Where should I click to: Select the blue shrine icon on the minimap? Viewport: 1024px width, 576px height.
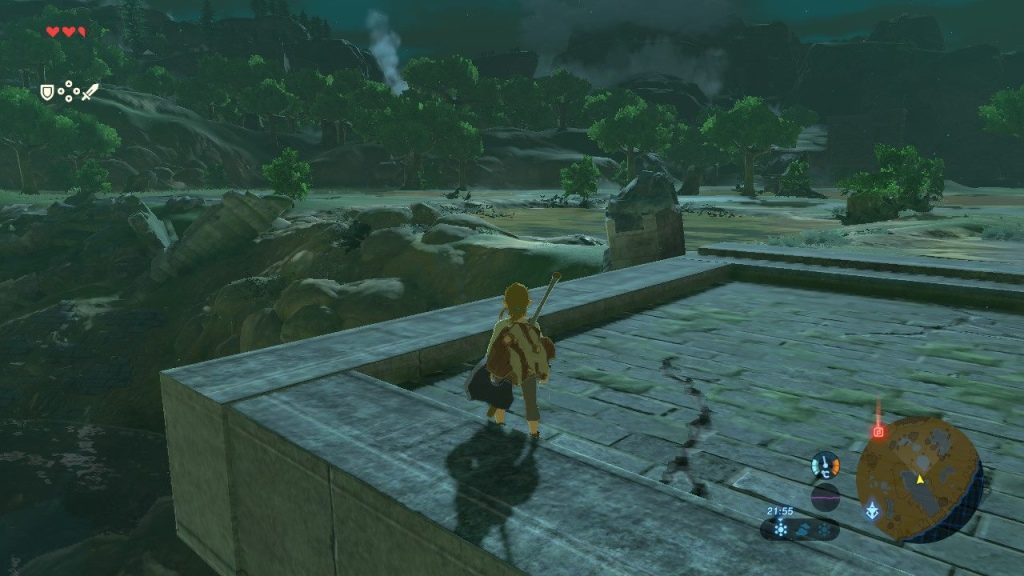(x=873, y=511)
